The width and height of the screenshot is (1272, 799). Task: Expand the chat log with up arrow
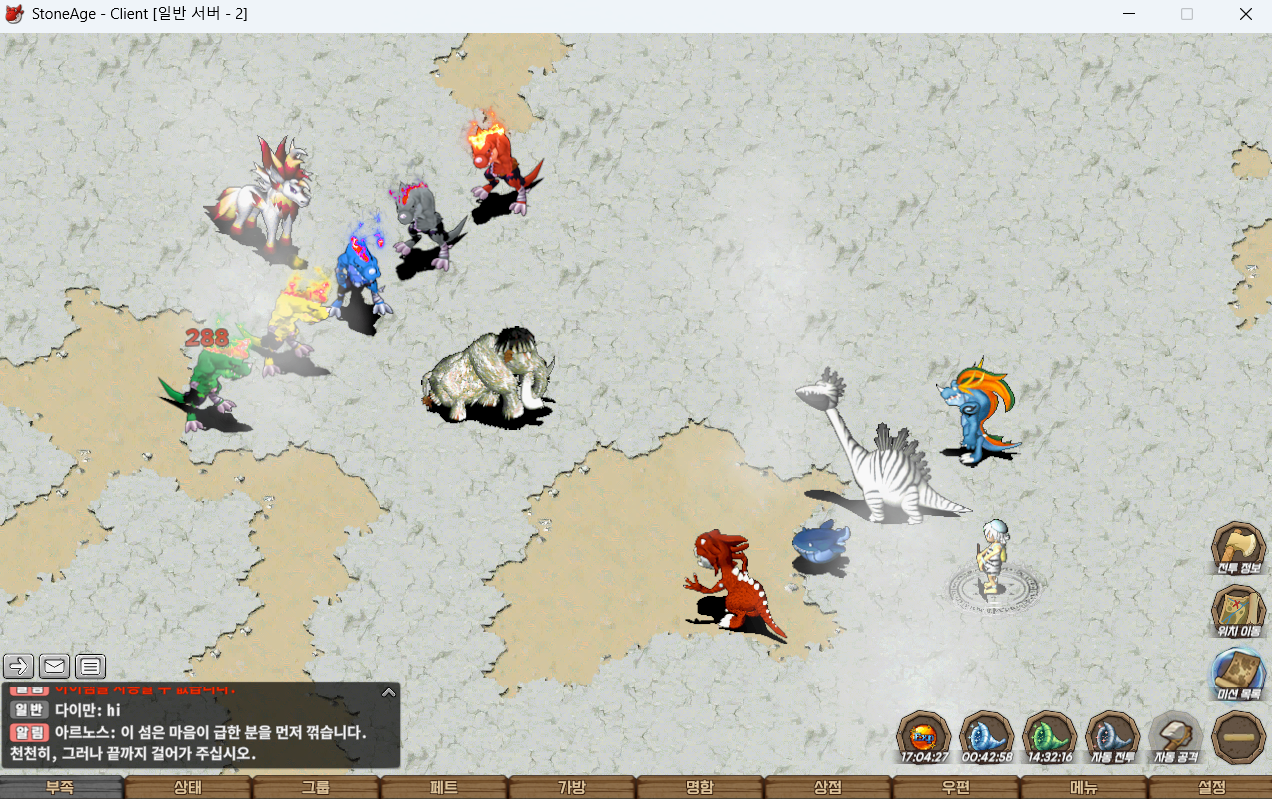click(389, 691)
